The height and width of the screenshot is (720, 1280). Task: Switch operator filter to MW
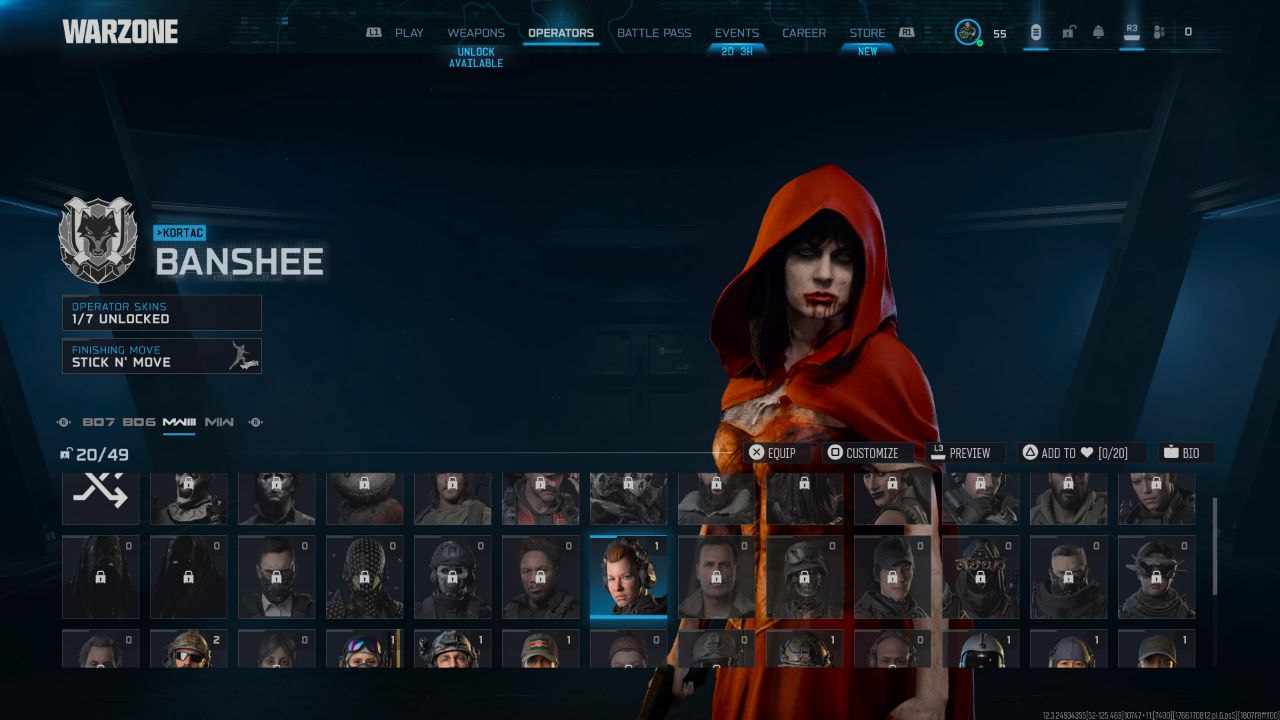[219, 422]
